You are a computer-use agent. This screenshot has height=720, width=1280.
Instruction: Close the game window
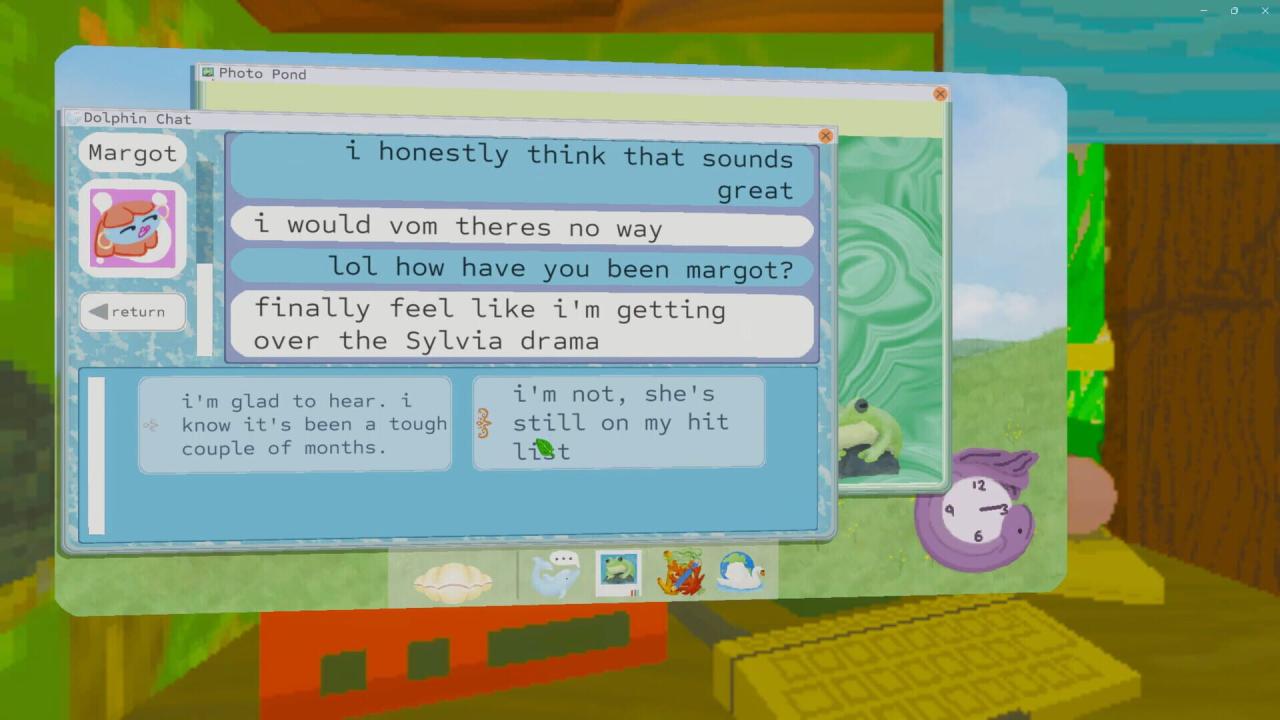click(1264, 10)
